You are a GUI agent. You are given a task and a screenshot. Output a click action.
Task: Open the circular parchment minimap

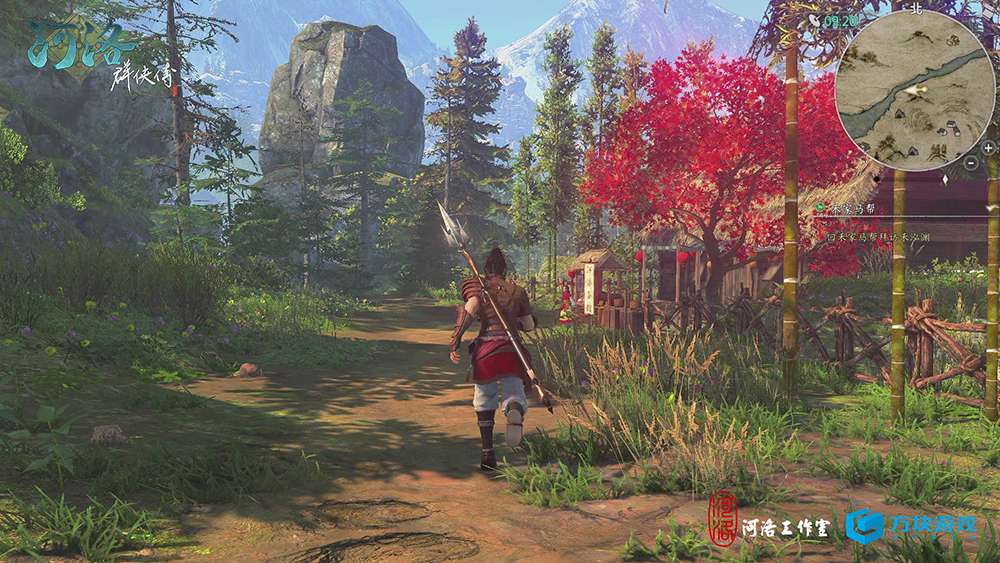point(916,90)
